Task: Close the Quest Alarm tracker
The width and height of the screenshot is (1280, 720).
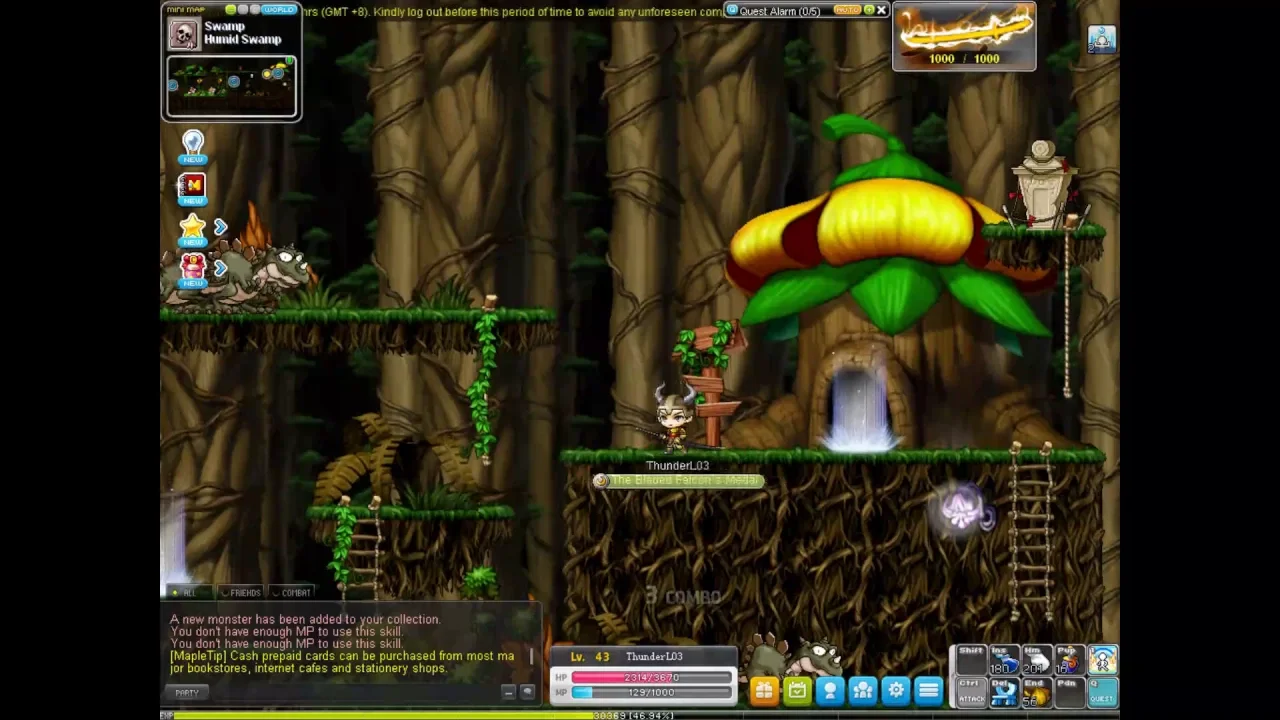Action: (x=881, y=10)
